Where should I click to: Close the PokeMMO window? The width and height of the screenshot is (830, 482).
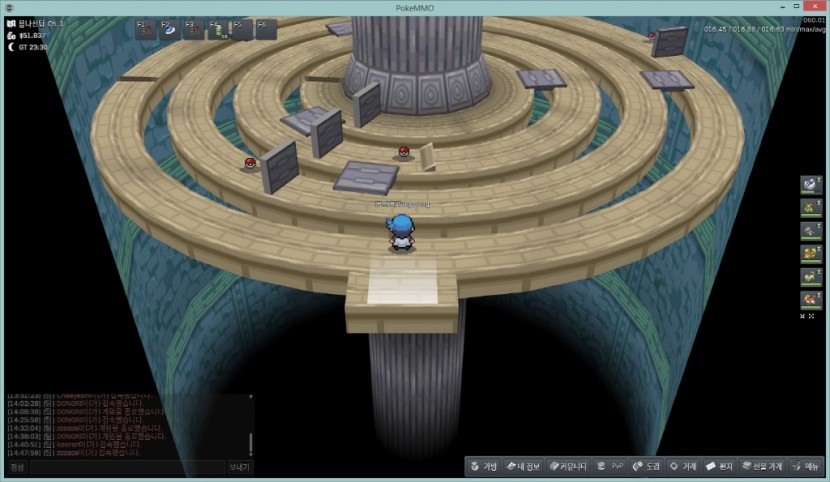click(816, 7)
